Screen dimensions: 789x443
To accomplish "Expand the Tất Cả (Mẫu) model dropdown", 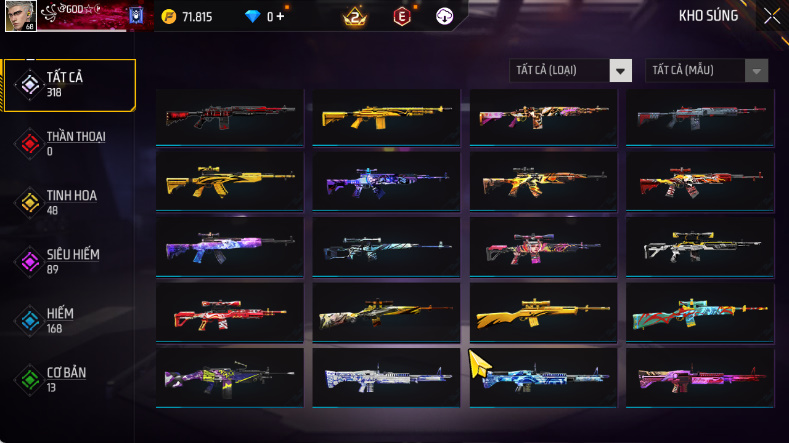I will pyautogui.click(x=708, y=70).
